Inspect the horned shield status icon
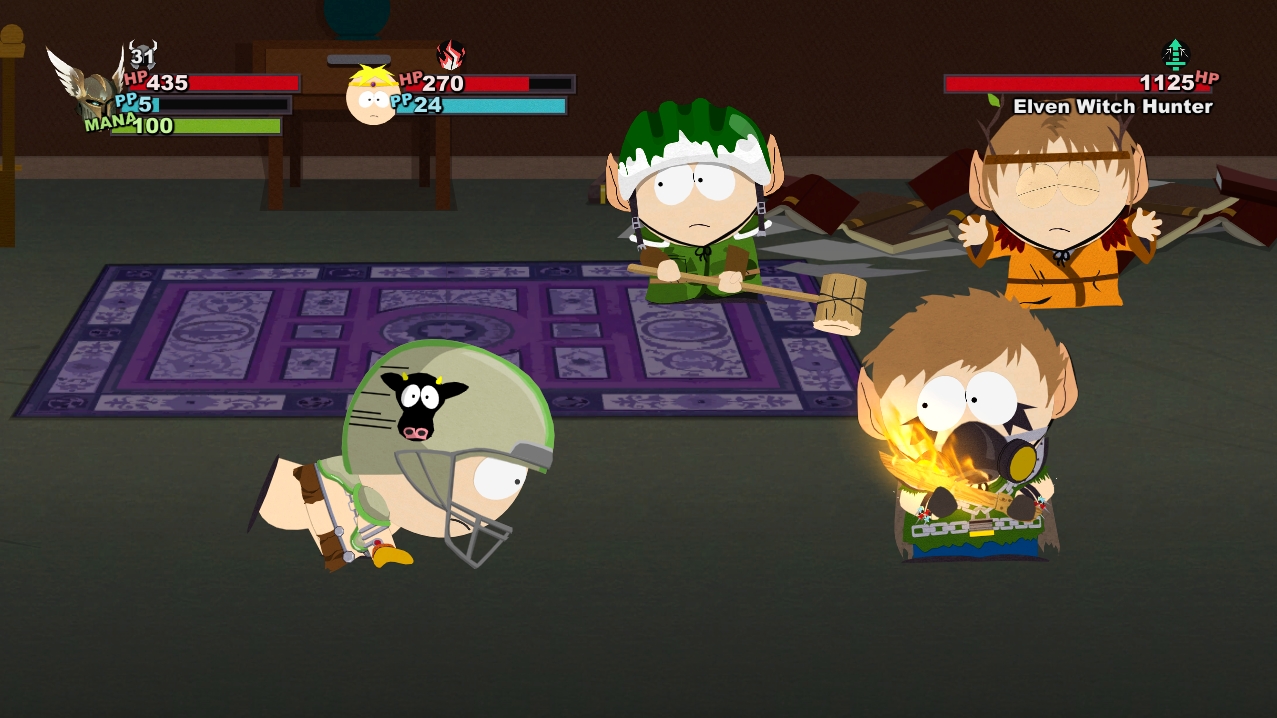The height and width of the screenshot is (718, 1277). point(142,54)
